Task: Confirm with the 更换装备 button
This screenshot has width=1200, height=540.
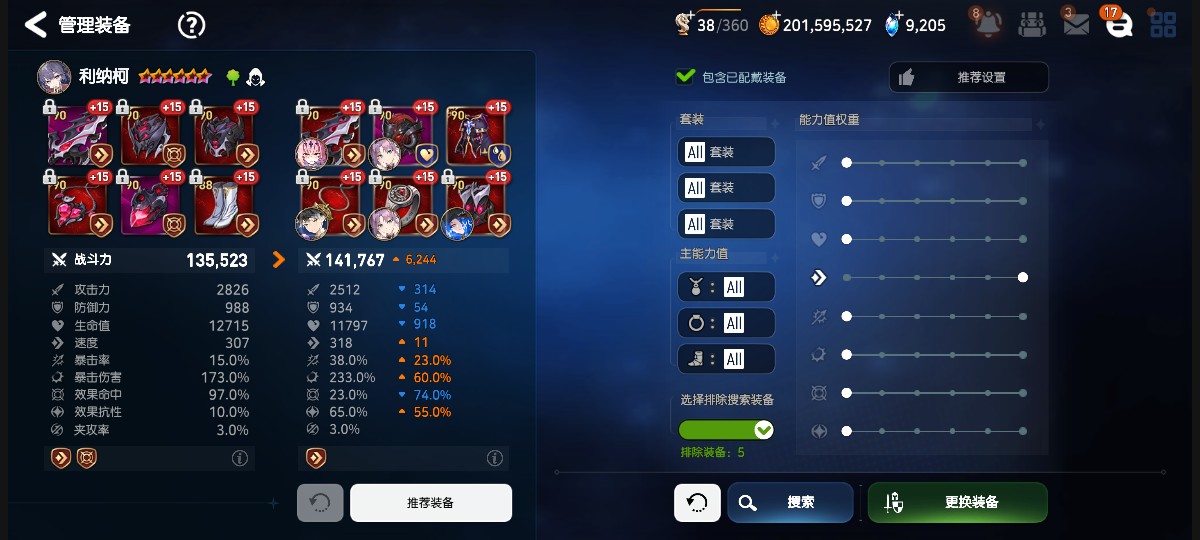Action: 957,502
